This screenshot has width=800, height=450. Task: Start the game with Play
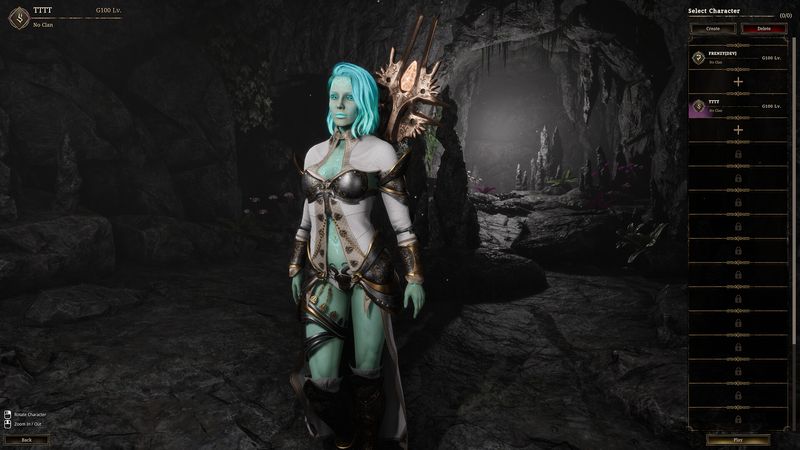(738, 439)
